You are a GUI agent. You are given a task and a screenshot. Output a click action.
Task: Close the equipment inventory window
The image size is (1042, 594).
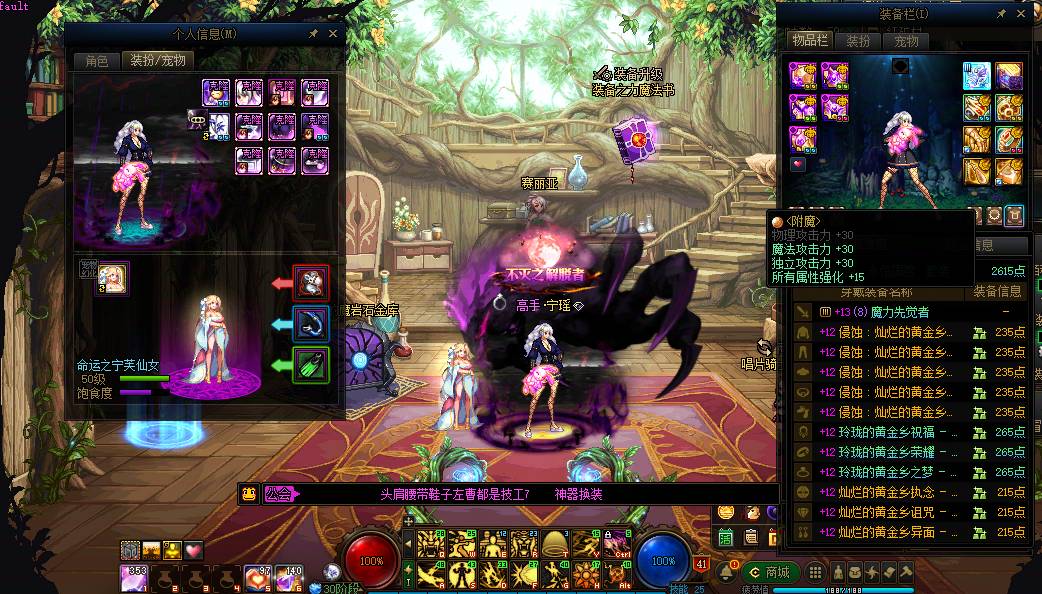click(1019, 15)
